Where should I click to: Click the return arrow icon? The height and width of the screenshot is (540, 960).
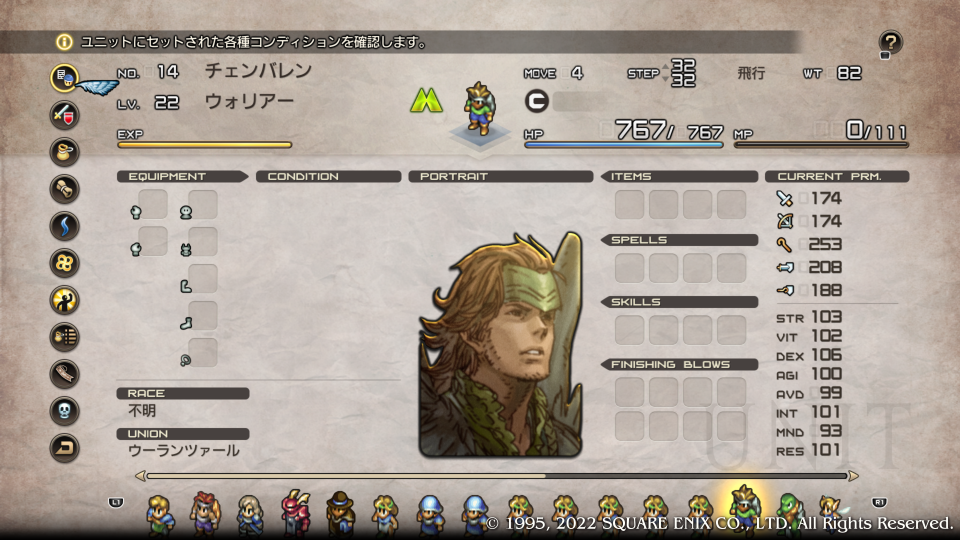[65, 448]
